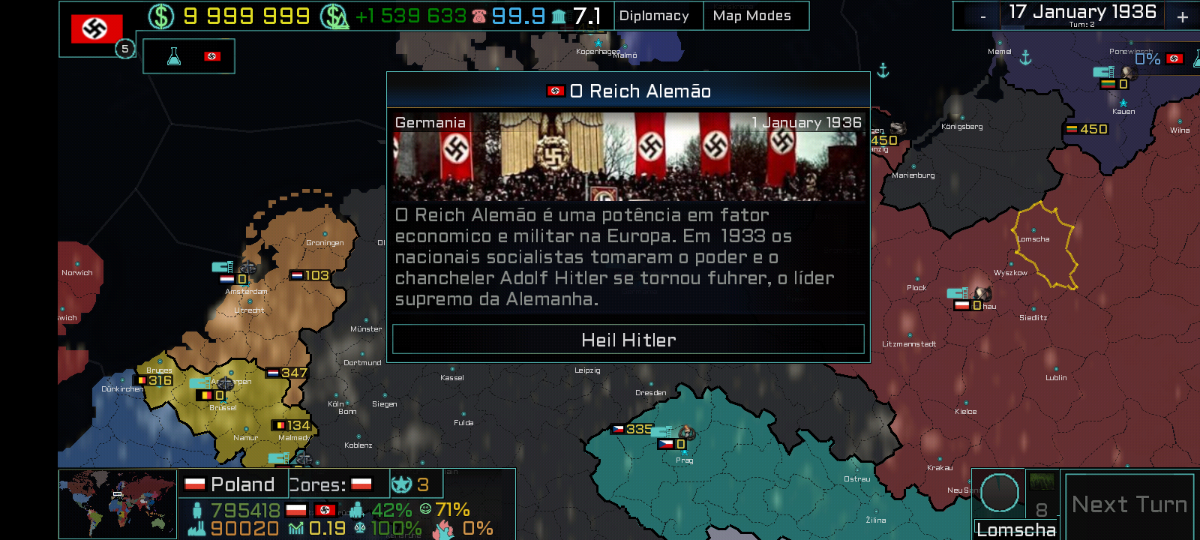Select the Poland province owner label

coord(231,485)
